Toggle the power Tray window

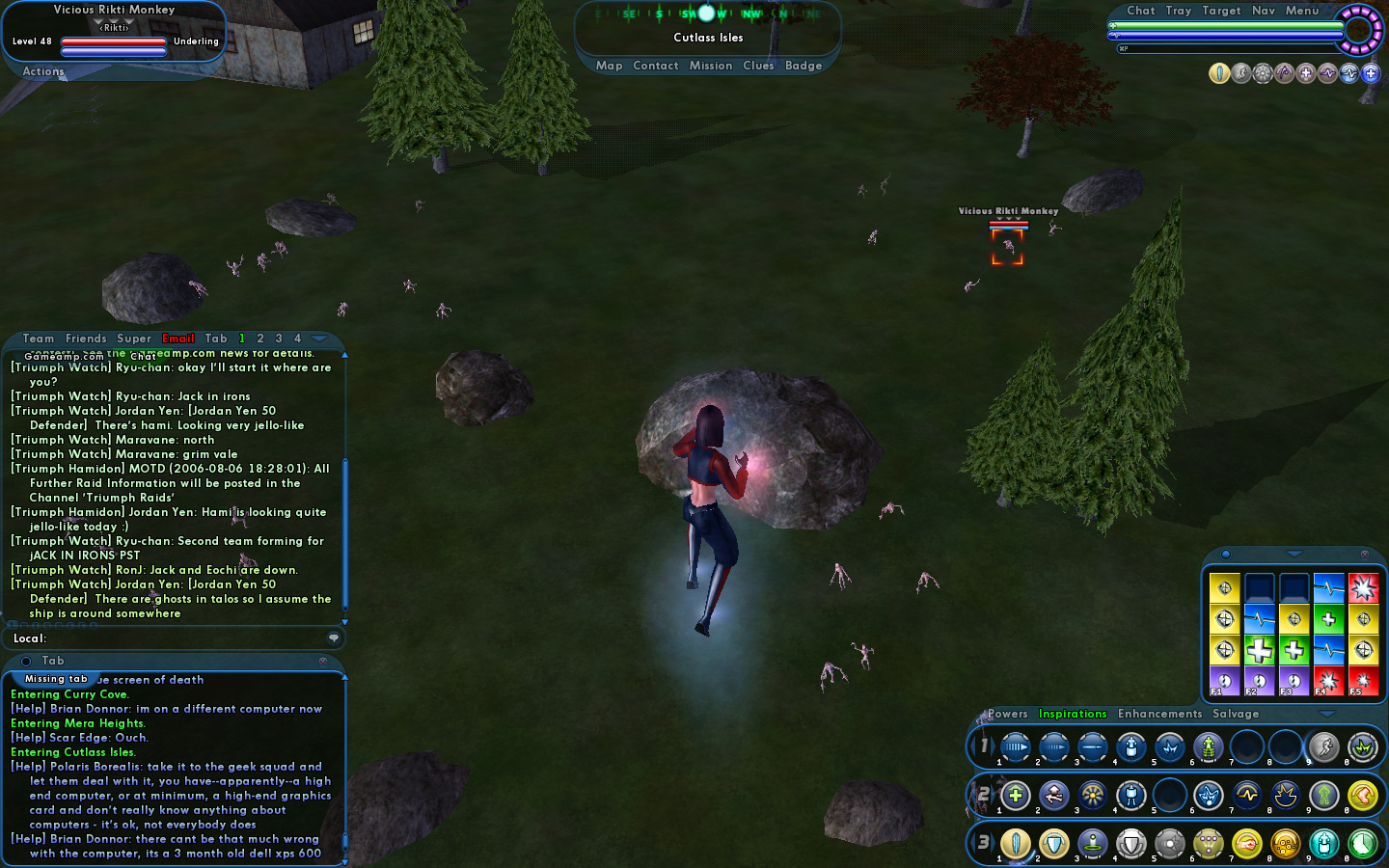[x=1178, y=11]
